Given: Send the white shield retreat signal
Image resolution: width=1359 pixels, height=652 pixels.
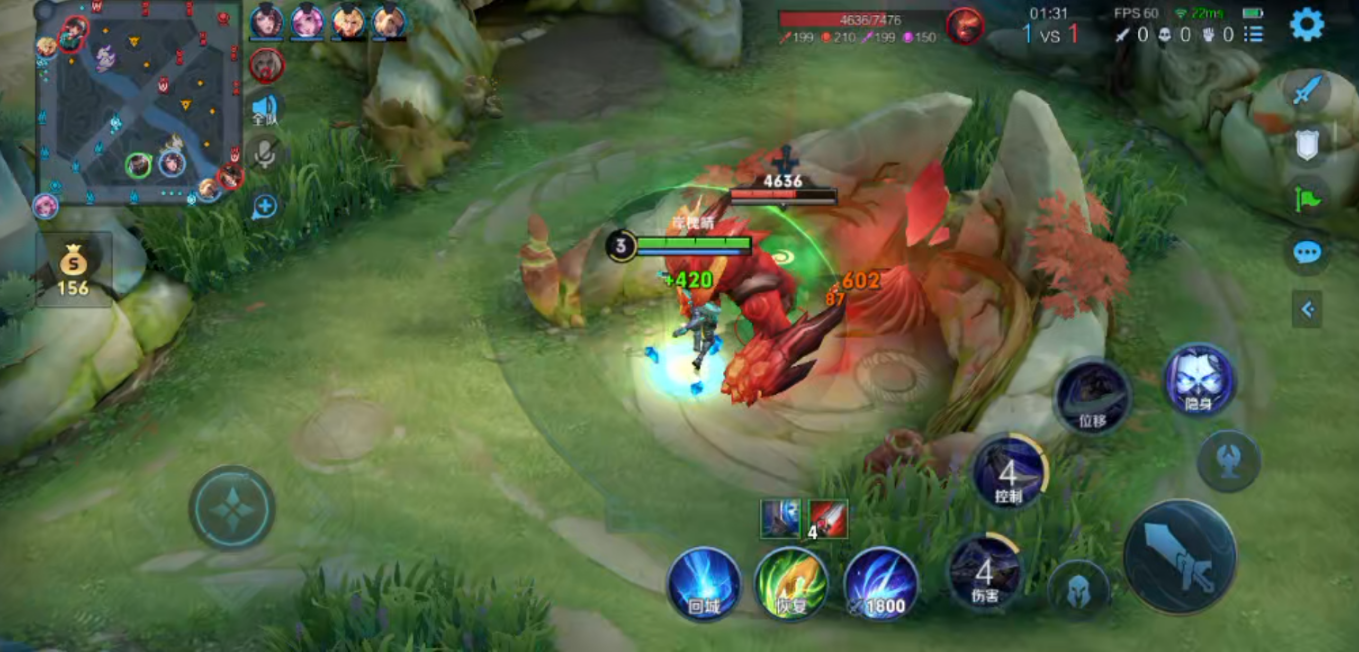Looking at the screenshot, I should coord(1306,146).
